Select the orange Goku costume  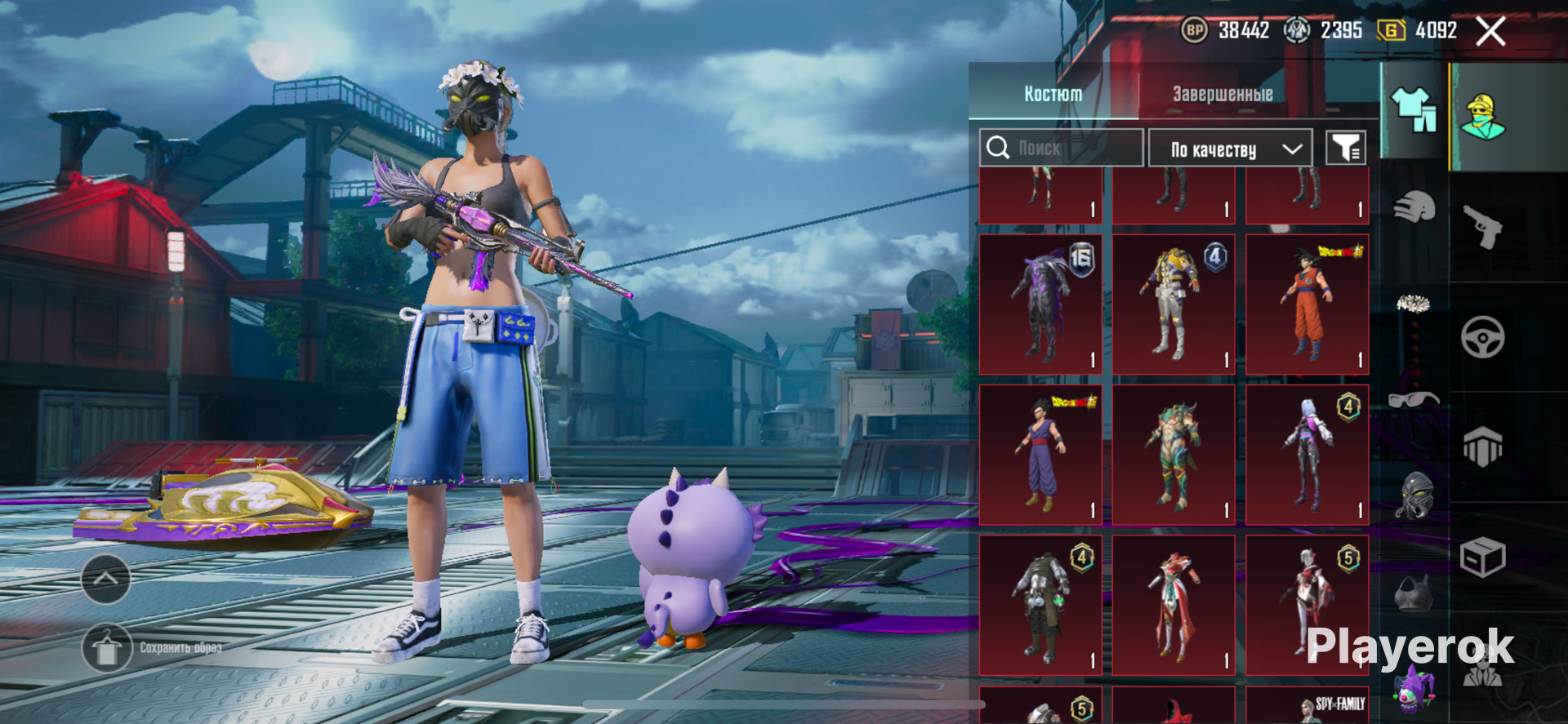(x=1307, y=304)
